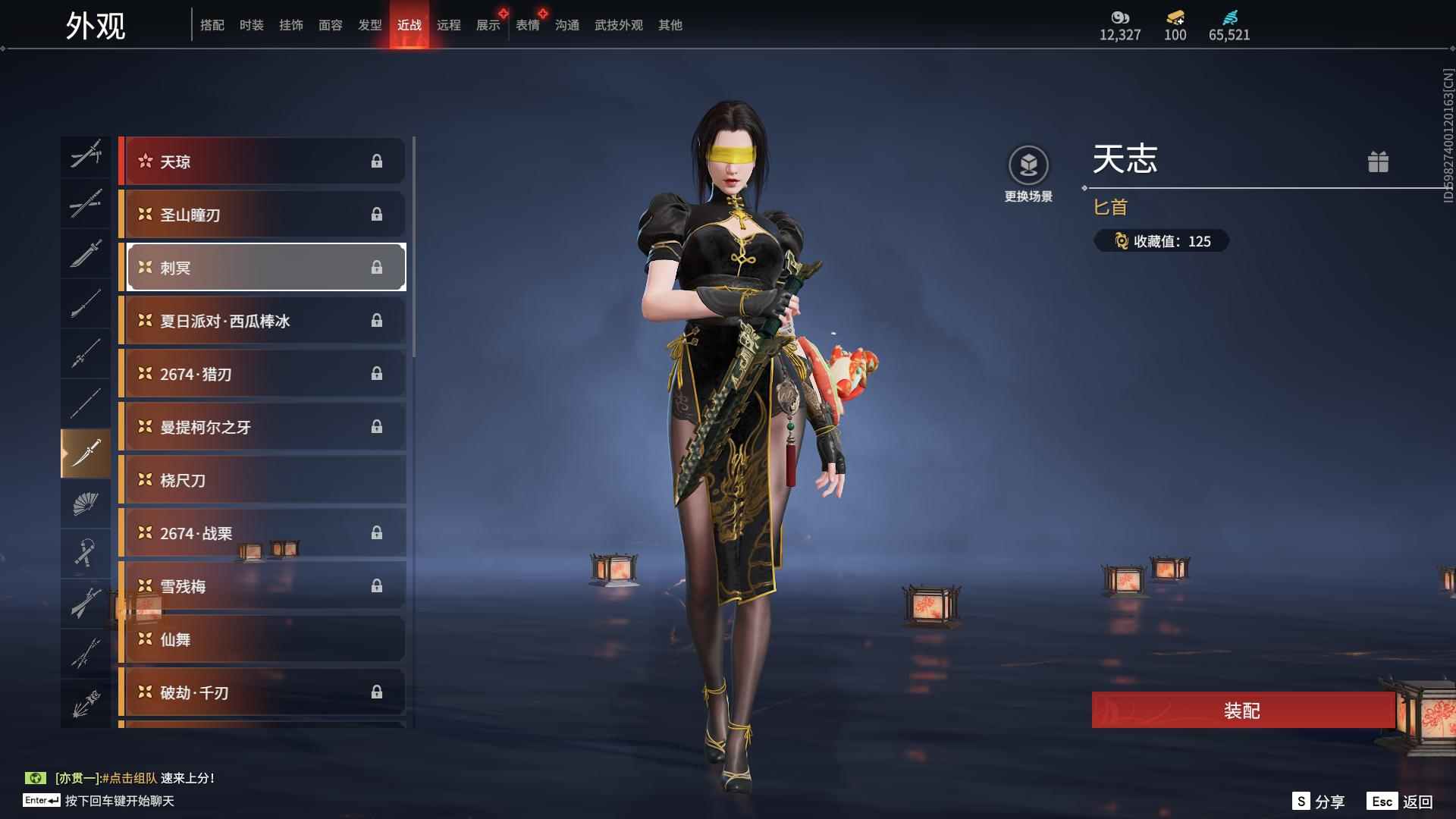The height and width of the screenshot is (819, 1456).
Task: Return with the 返回 button
Action: 1401,802
